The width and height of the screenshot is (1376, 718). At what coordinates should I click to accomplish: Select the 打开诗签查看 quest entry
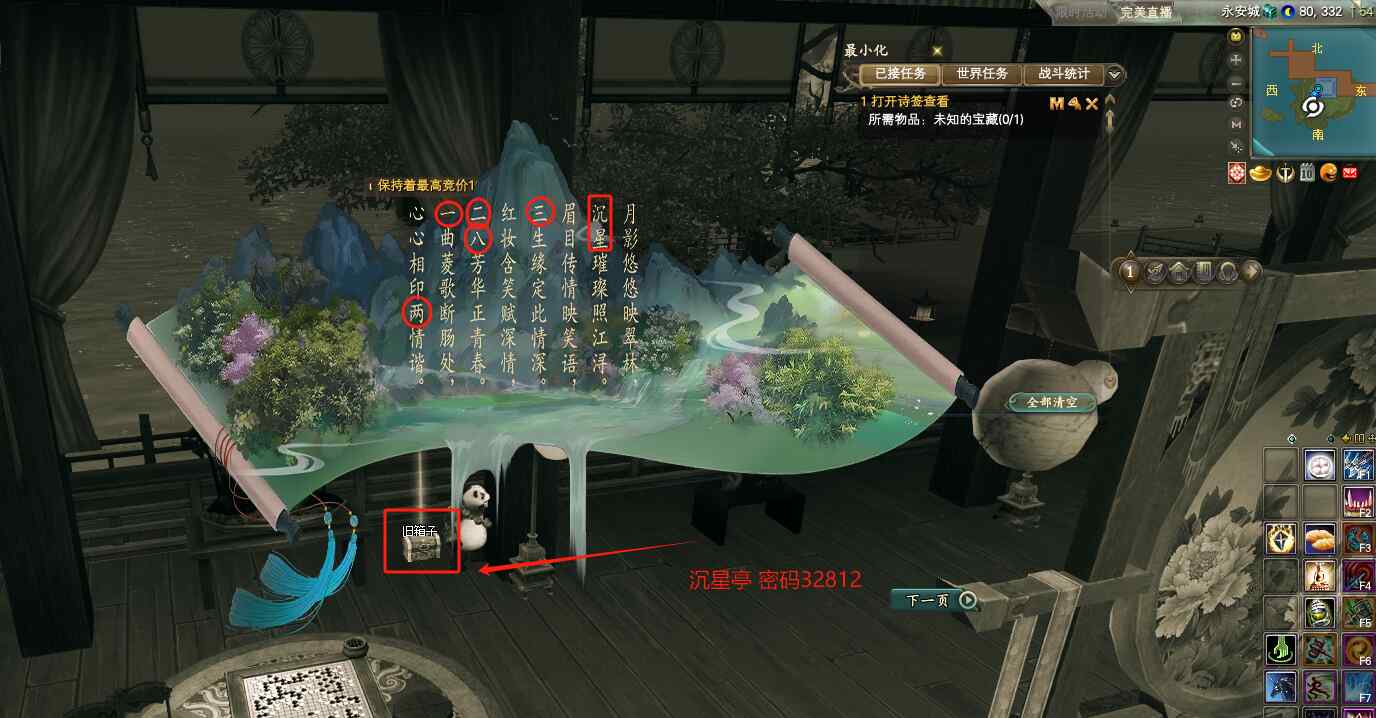pyautogui.click(x=909, y=102)
